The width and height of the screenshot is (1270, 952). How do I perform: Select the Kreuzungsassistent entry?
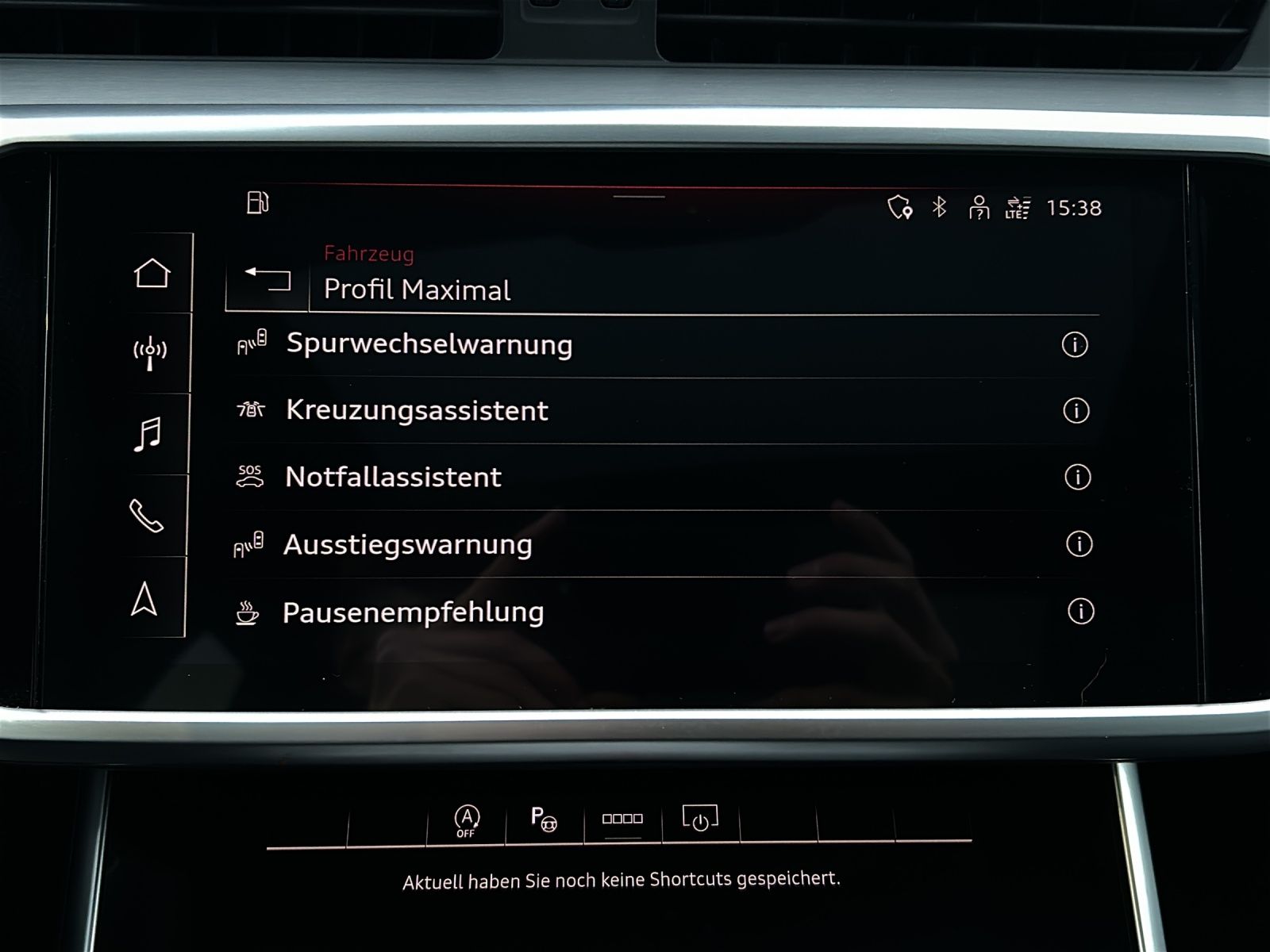coord(416,410)
